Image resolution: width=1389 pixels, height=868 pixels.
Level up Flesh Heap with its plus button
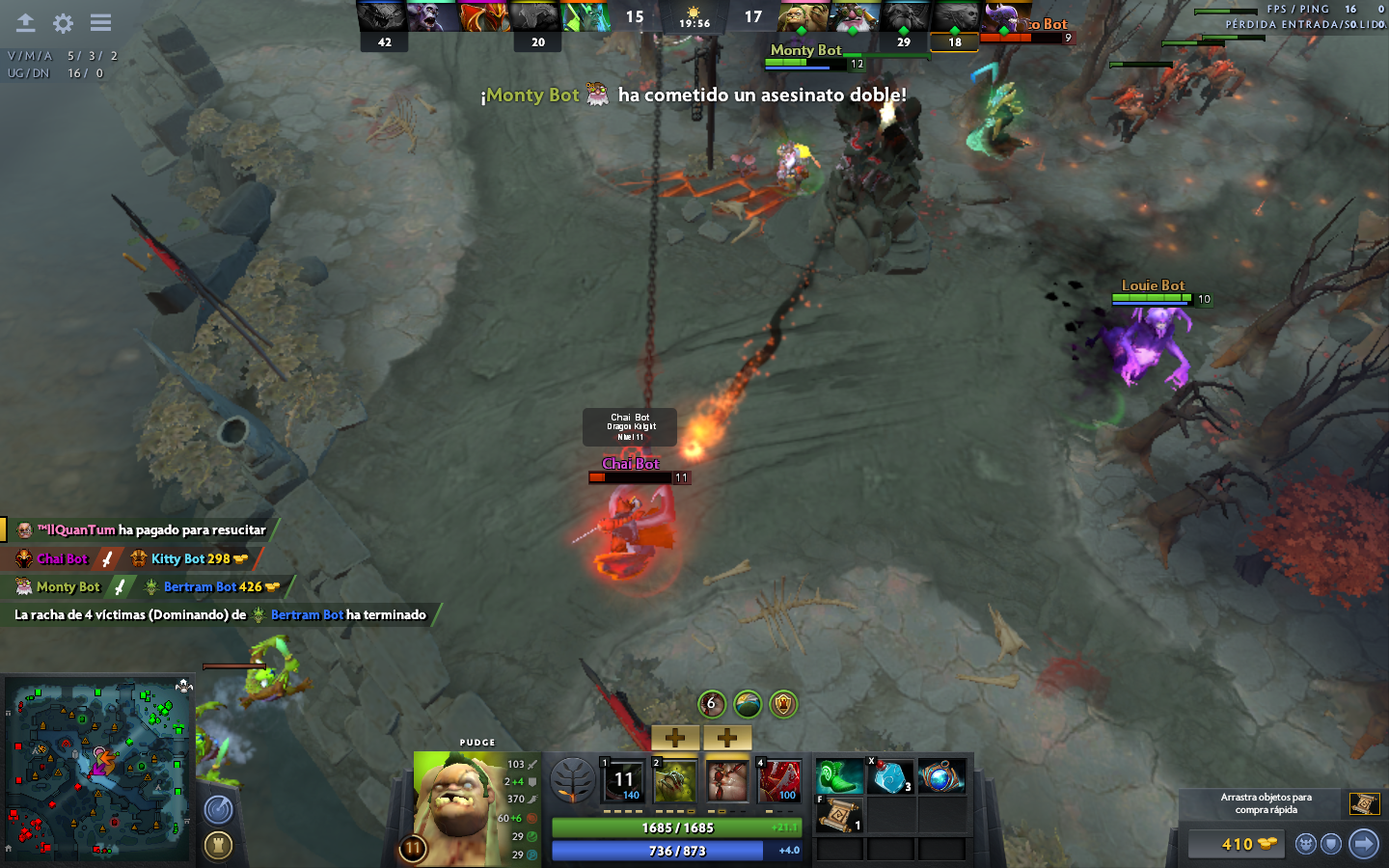click(727, 738)
